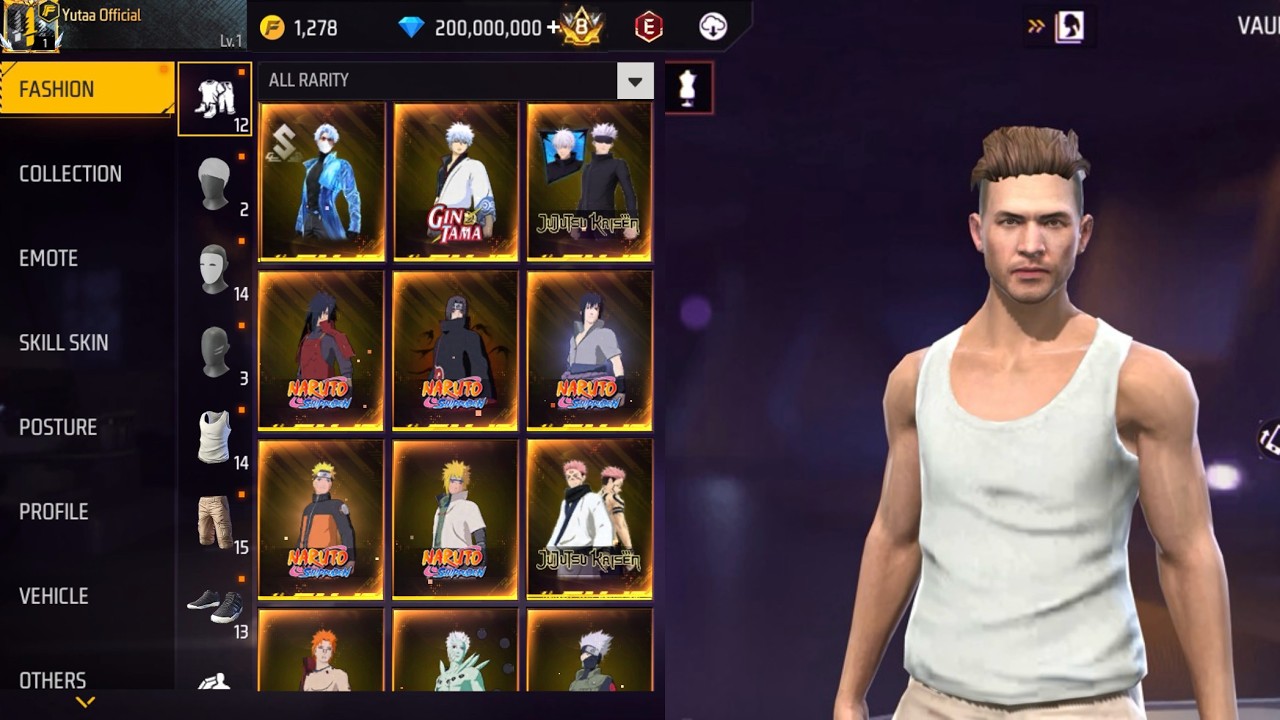Select the Skill Skin tab

tap(63, 343)
